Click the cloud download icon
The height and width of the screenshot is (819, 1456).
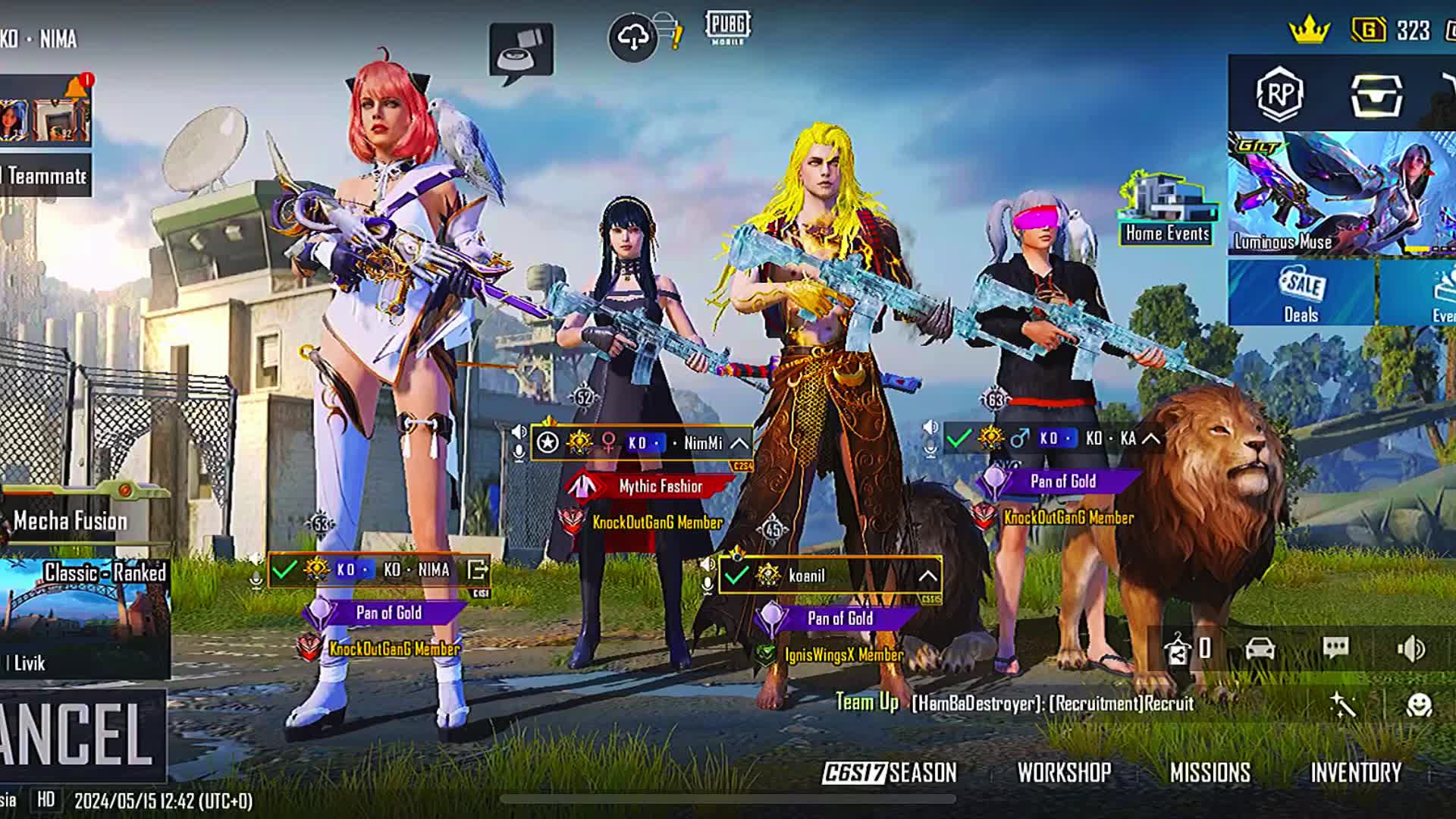click(x=633, y=36)
